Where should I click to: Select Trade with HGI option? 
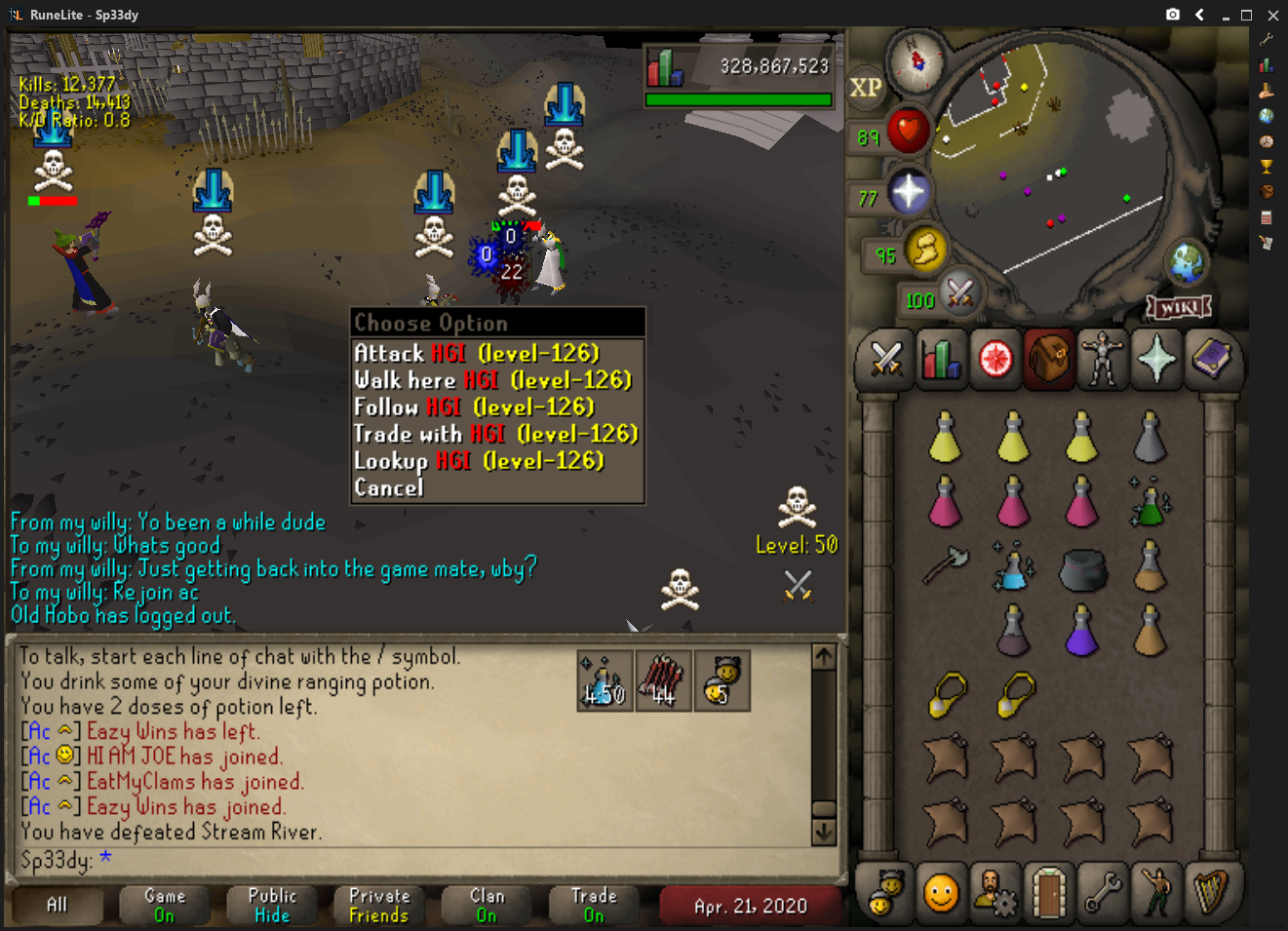point(495,434)
